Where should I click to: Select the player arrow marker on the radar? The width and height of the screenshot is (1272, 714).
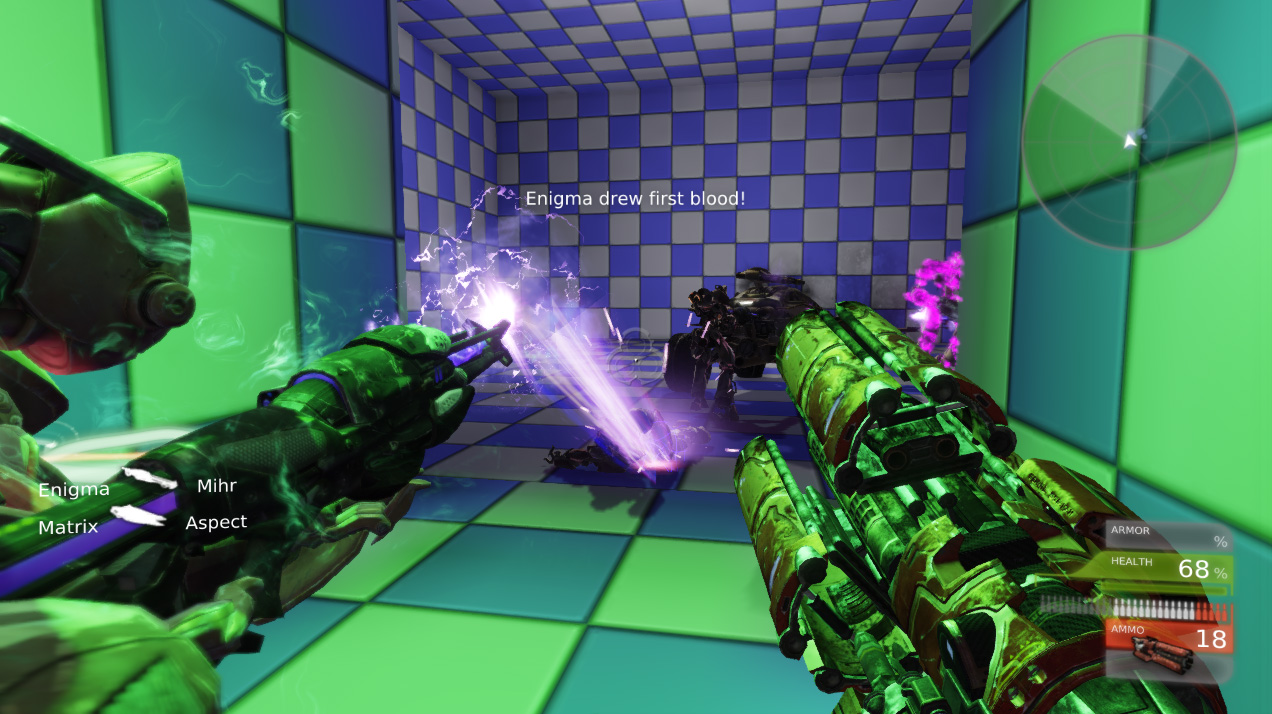point(1131,141)
